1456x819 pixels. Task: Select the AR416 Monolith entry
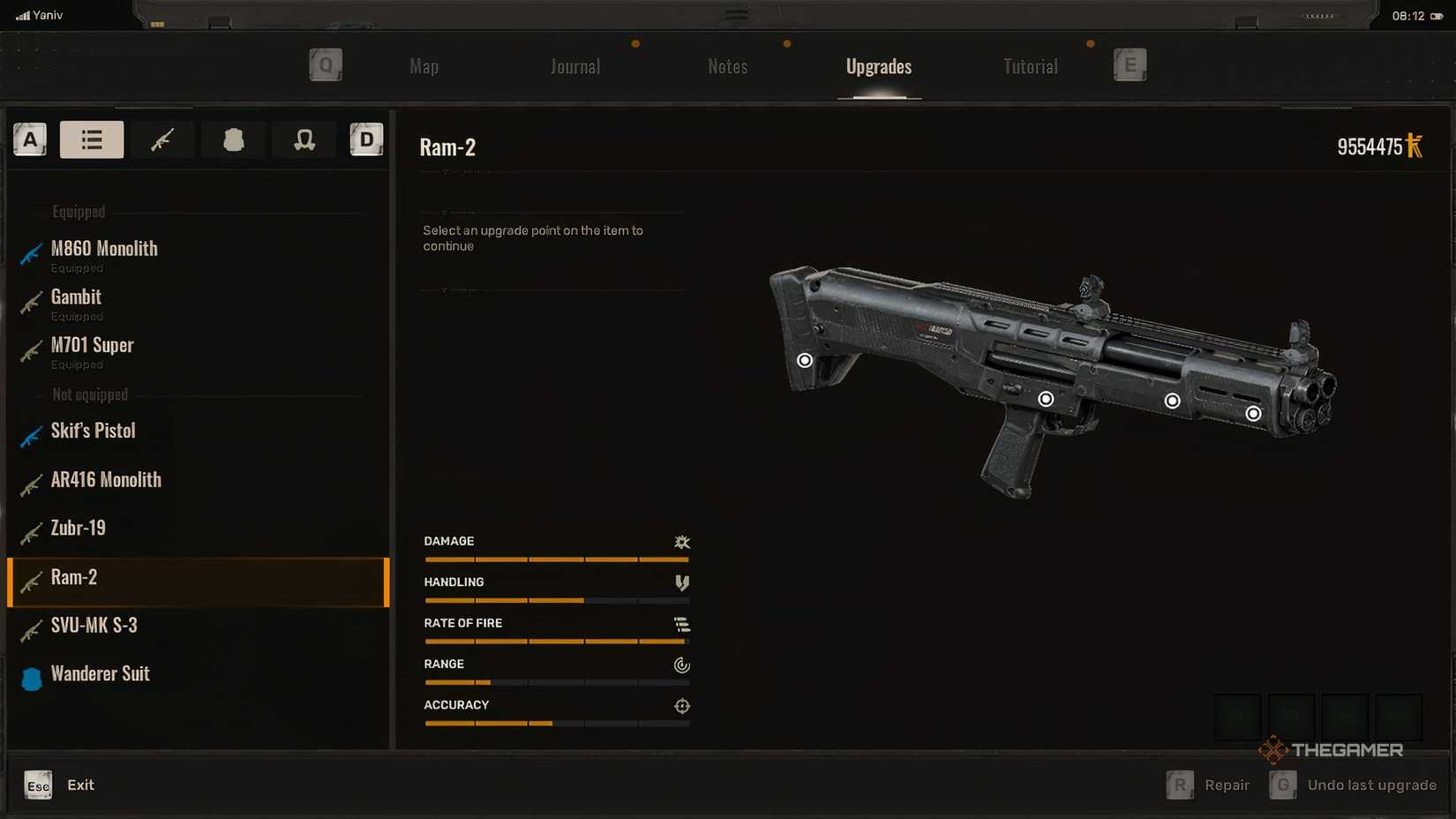[106, 480]
